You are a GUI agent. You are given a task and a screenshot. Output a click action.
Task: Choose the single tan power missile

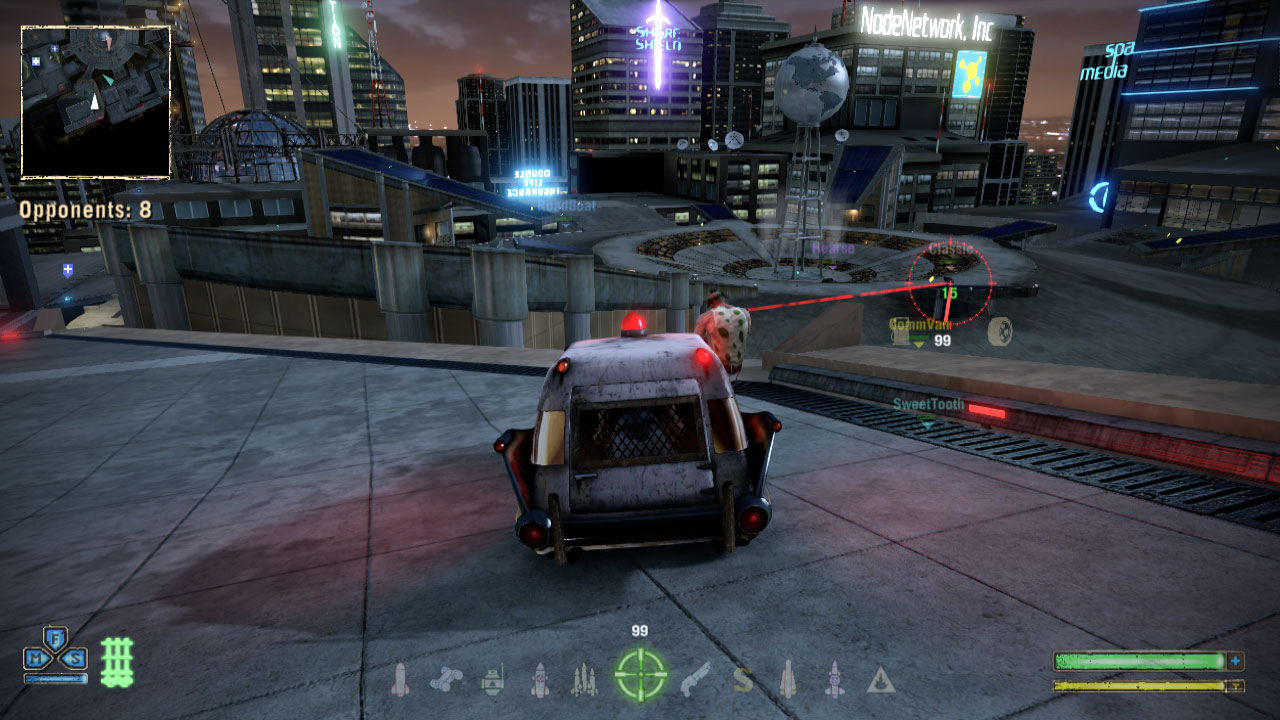point(787,680)
